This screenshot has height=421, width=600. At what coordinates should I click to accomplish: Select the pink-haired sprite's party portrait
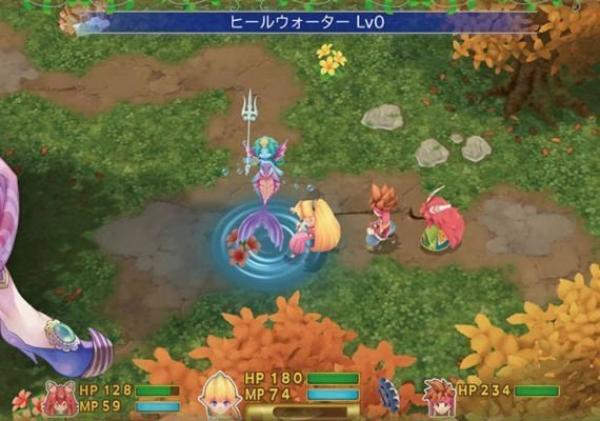[x=58, y=398]
